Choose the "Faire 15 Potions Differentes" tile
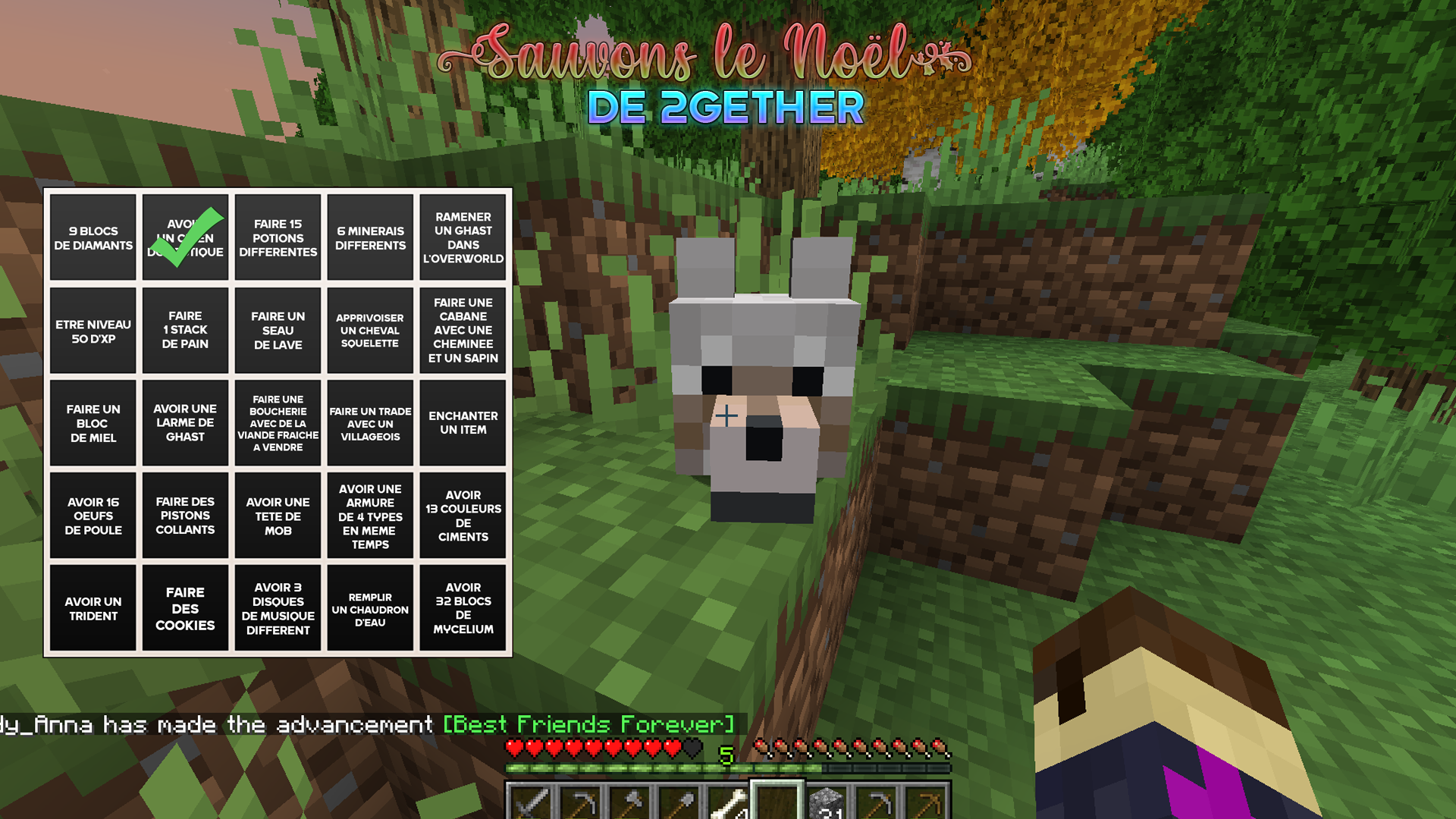This screenshot has width=1456, height=819. click(x=278, y=237)
